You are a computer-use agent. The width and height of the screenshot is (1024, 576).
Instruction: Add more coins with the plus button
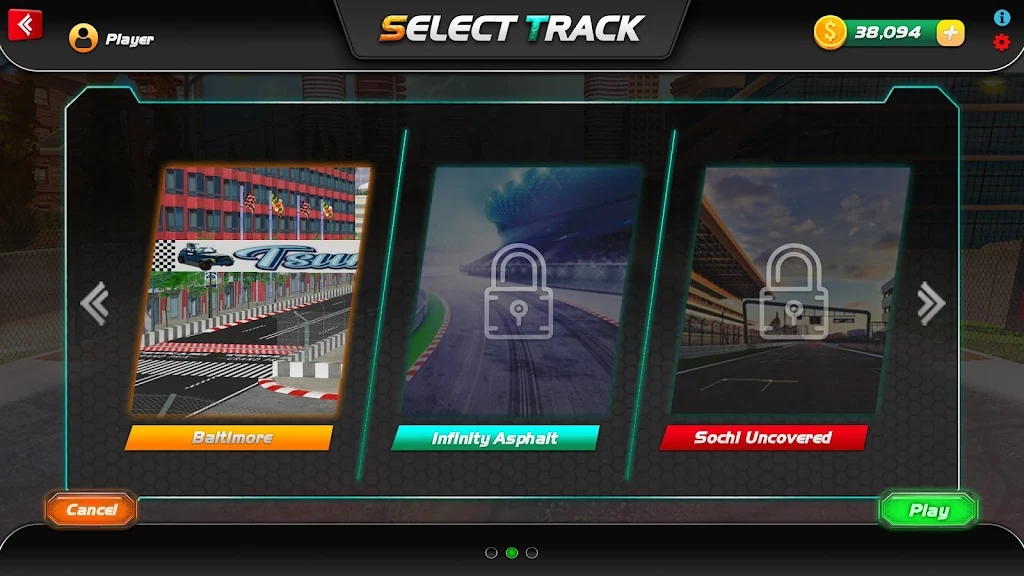pos(950,32)
